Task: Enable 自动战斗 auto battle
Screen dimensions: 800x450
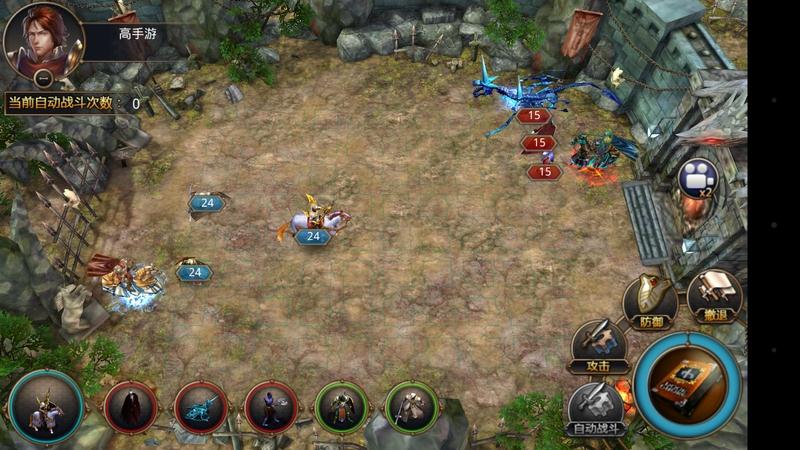Action: coord(597,410)
